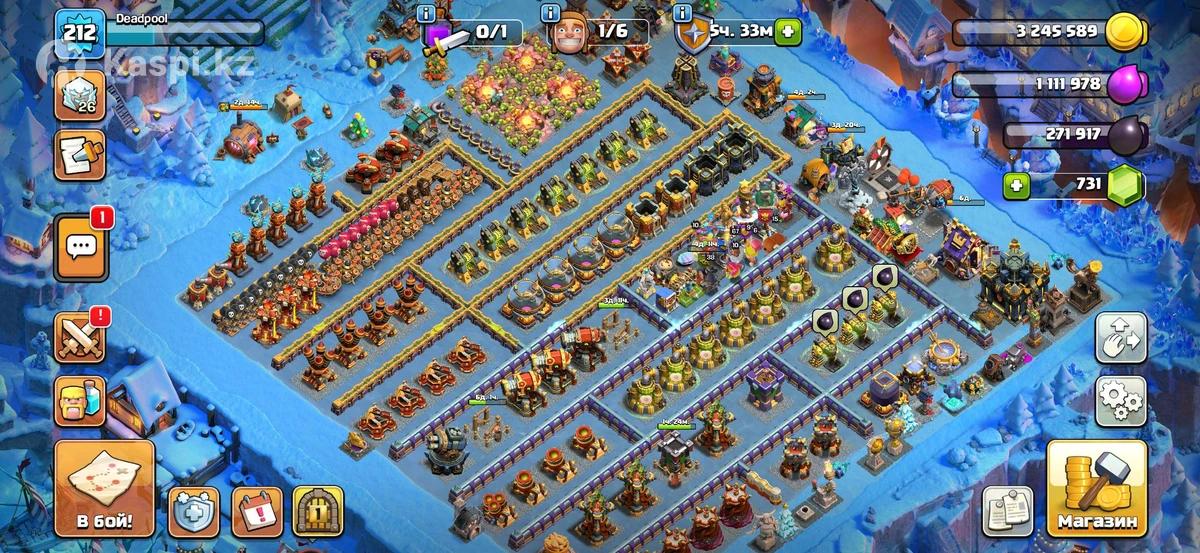Open the league trophy badge showing 26
The height and width of the screenshot is (553, 1200).
80,96
